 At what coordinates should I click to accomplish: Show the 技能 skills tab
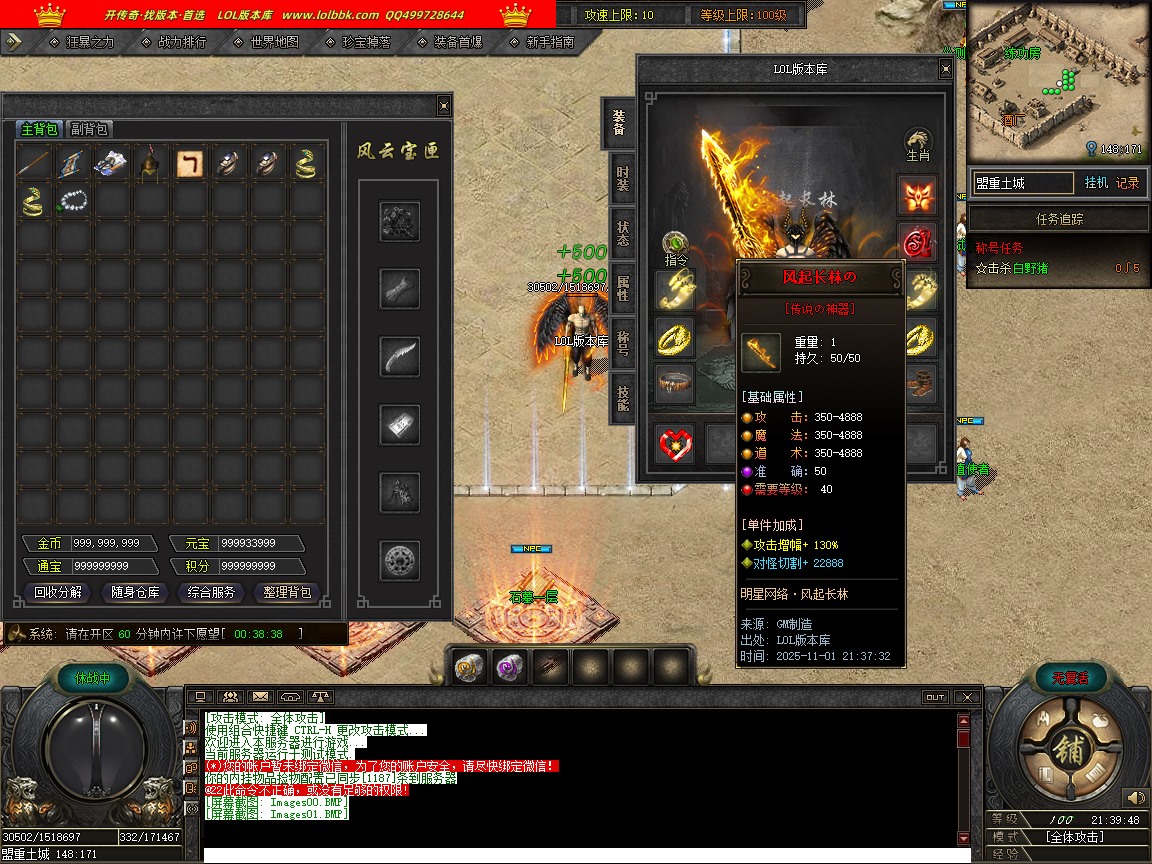pyautogui.click(x=622, y=398)
